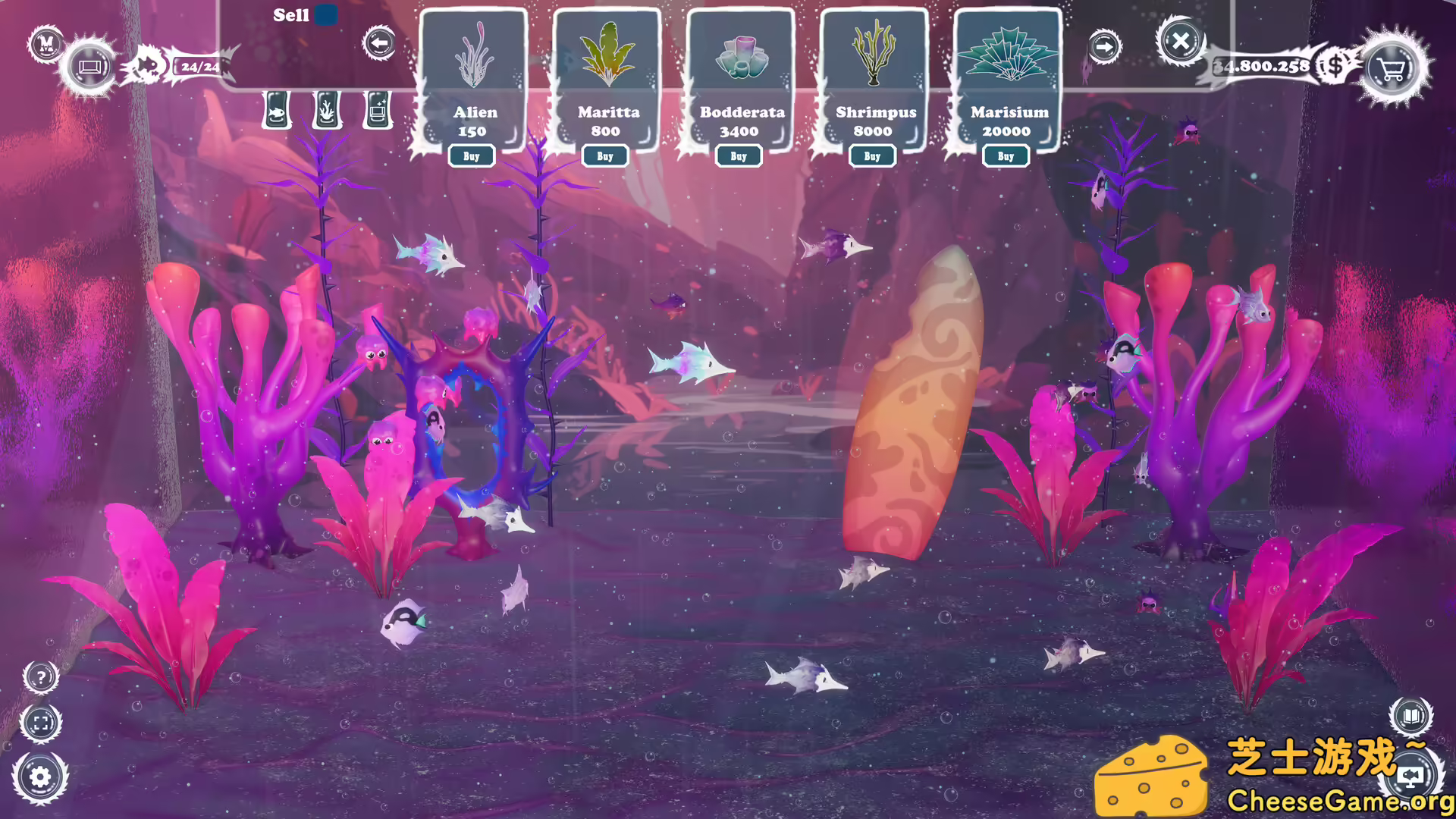Open the shopping cart
Image resolution: width=1456 pixels, height=819 pixels.
pyautogui.click(x=1389, y=69)
